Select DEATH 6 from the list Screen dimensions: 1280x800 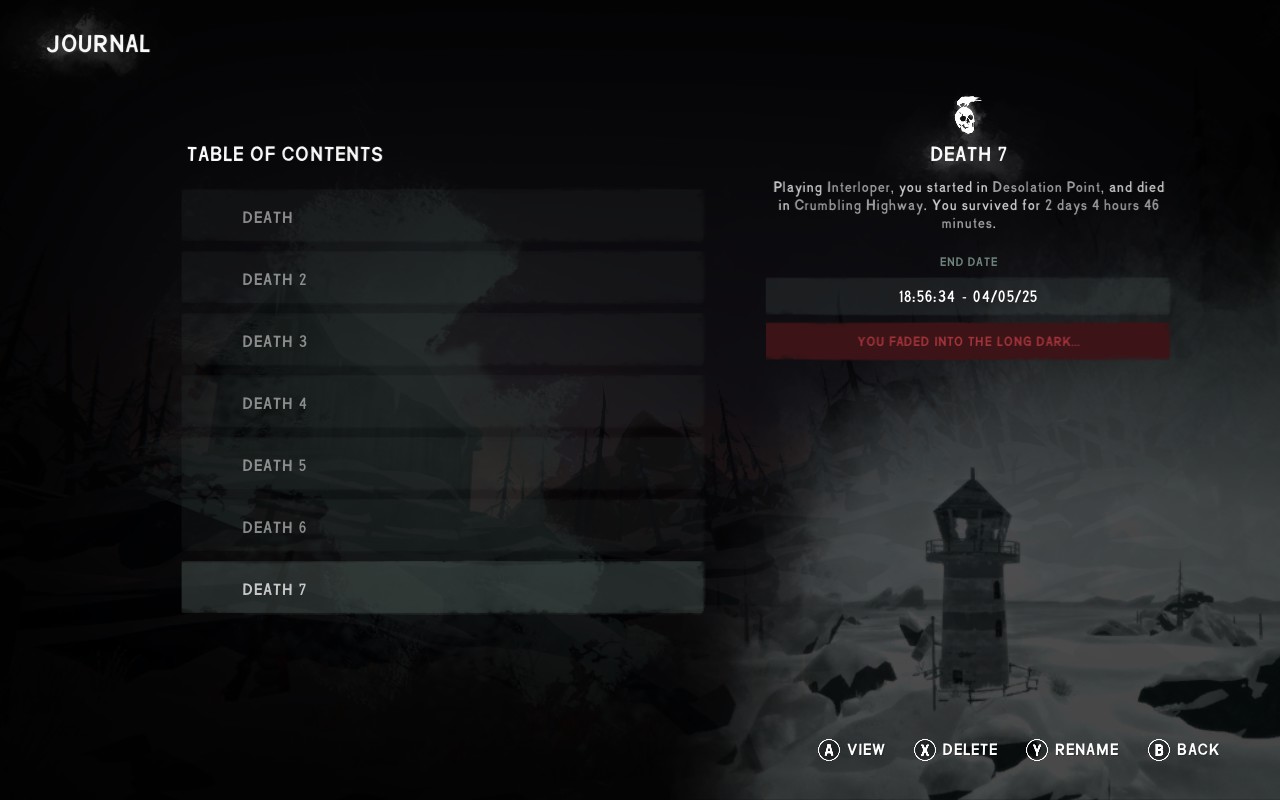442,527
